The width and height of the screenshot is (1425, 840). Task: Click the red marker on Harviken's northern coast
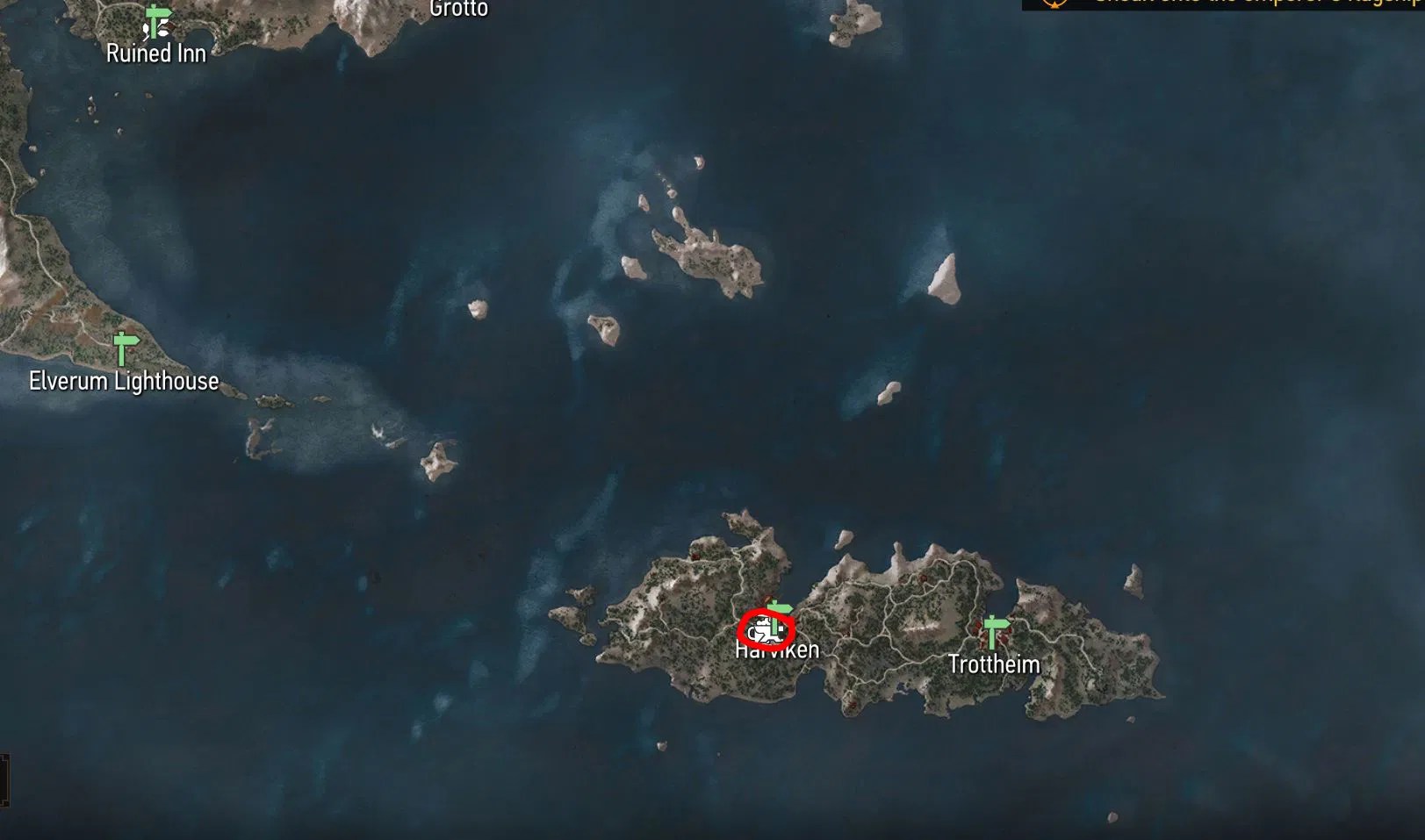click(x=695, y=556)
